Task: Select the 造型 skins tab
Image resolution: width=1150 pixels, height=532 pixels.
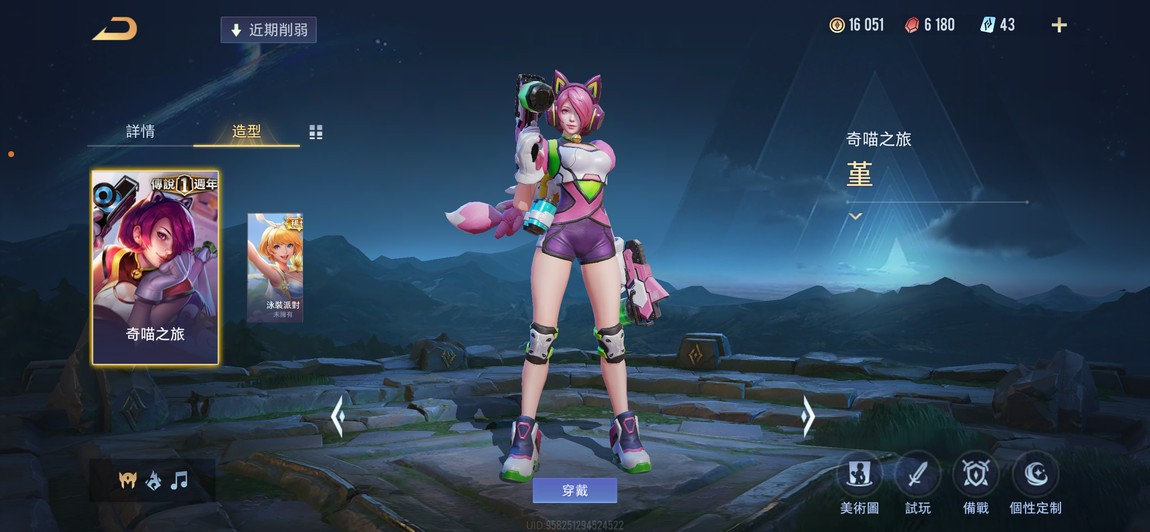Action: [x=246, y=132]
